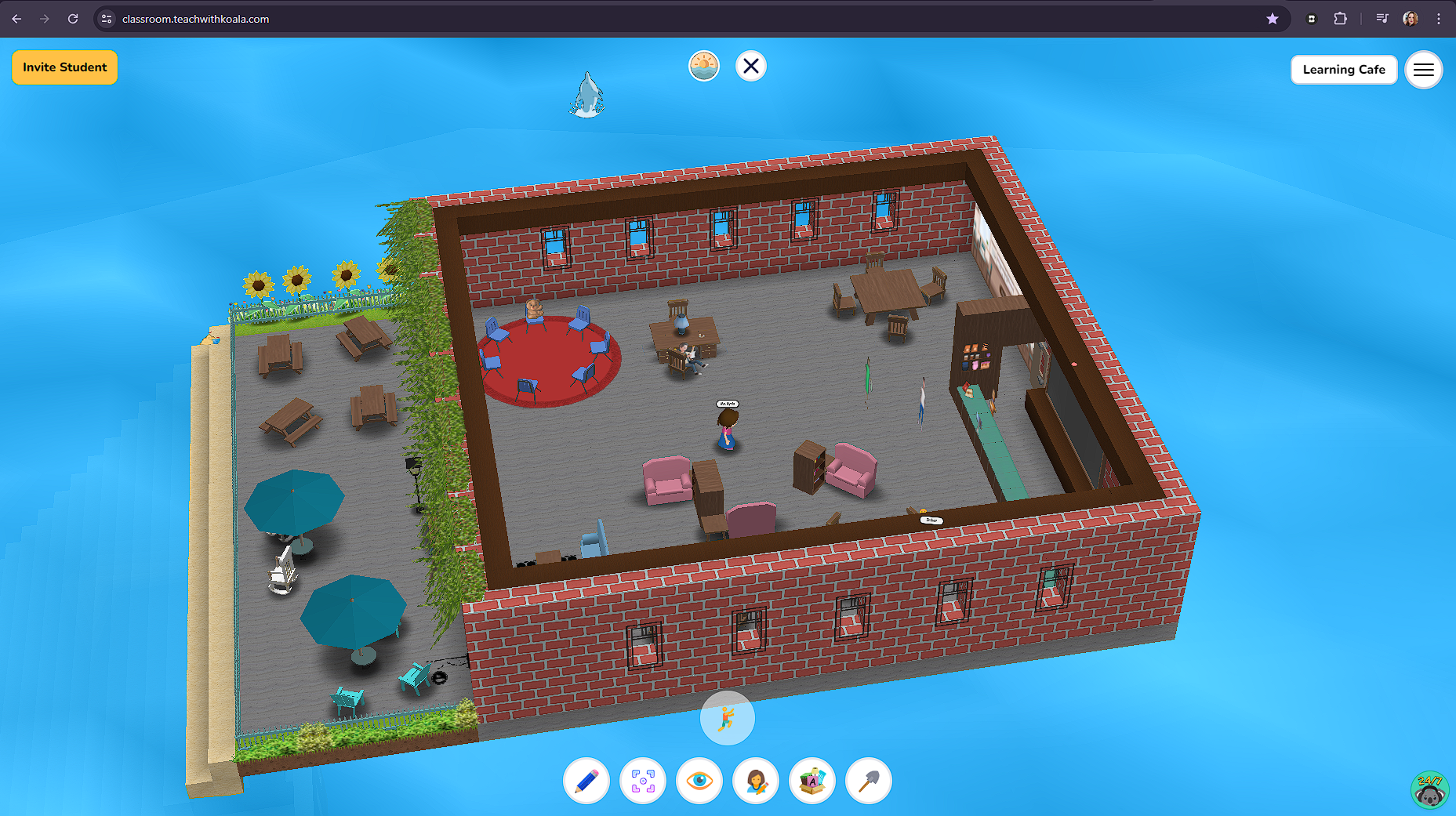The image size is (1456, 816).
Task: Select the pencil editing tool
Action: pos(586,781)
